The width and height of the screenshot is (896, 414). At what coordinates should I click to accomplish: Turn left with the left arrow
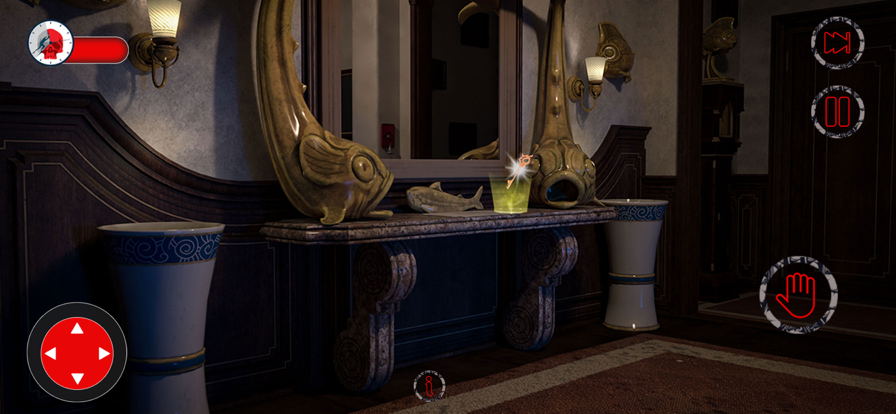51,353
